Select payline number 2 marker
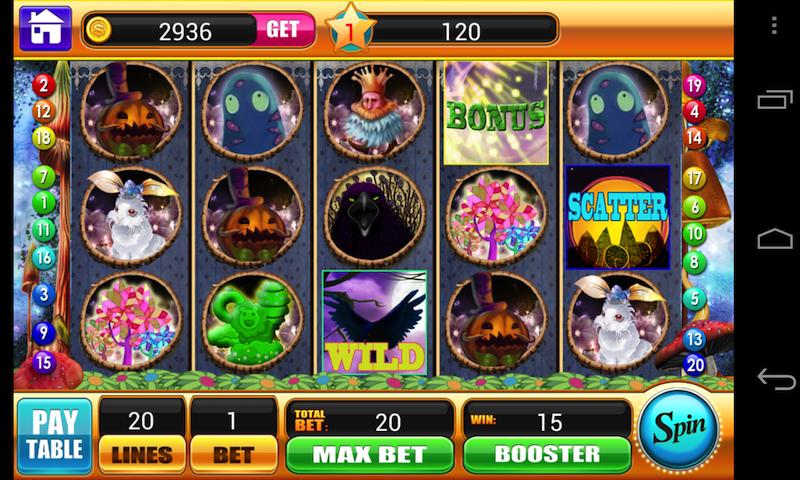The image size is (800, 480). [43, 85]
